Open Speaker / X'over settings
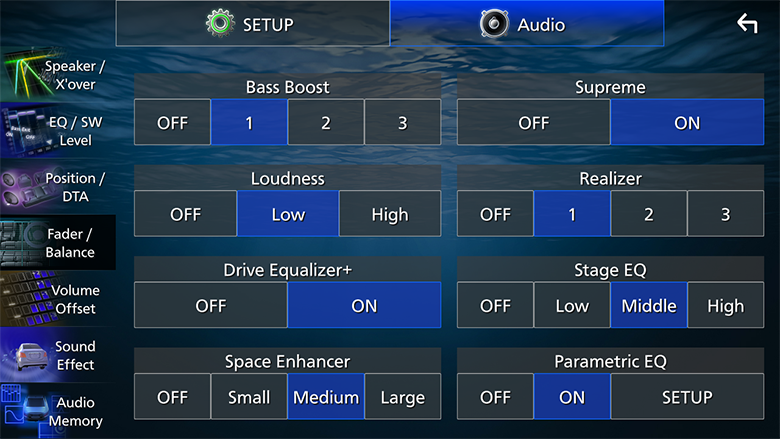Screen dimensions: 780x439 click(x=57, y=76)
